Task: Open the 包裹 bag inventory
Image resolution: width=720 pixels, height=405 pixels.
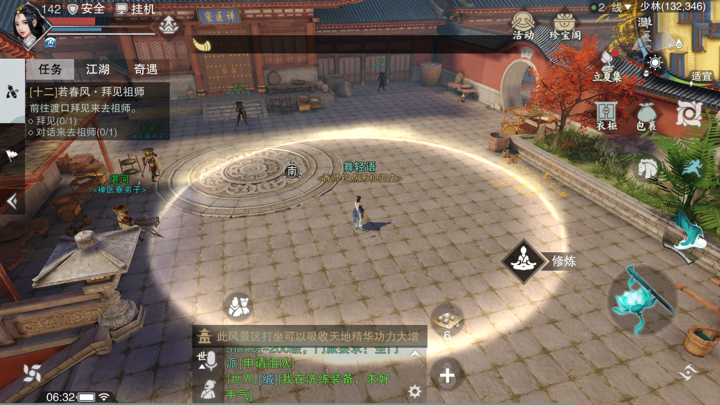Action: [647, 117]
